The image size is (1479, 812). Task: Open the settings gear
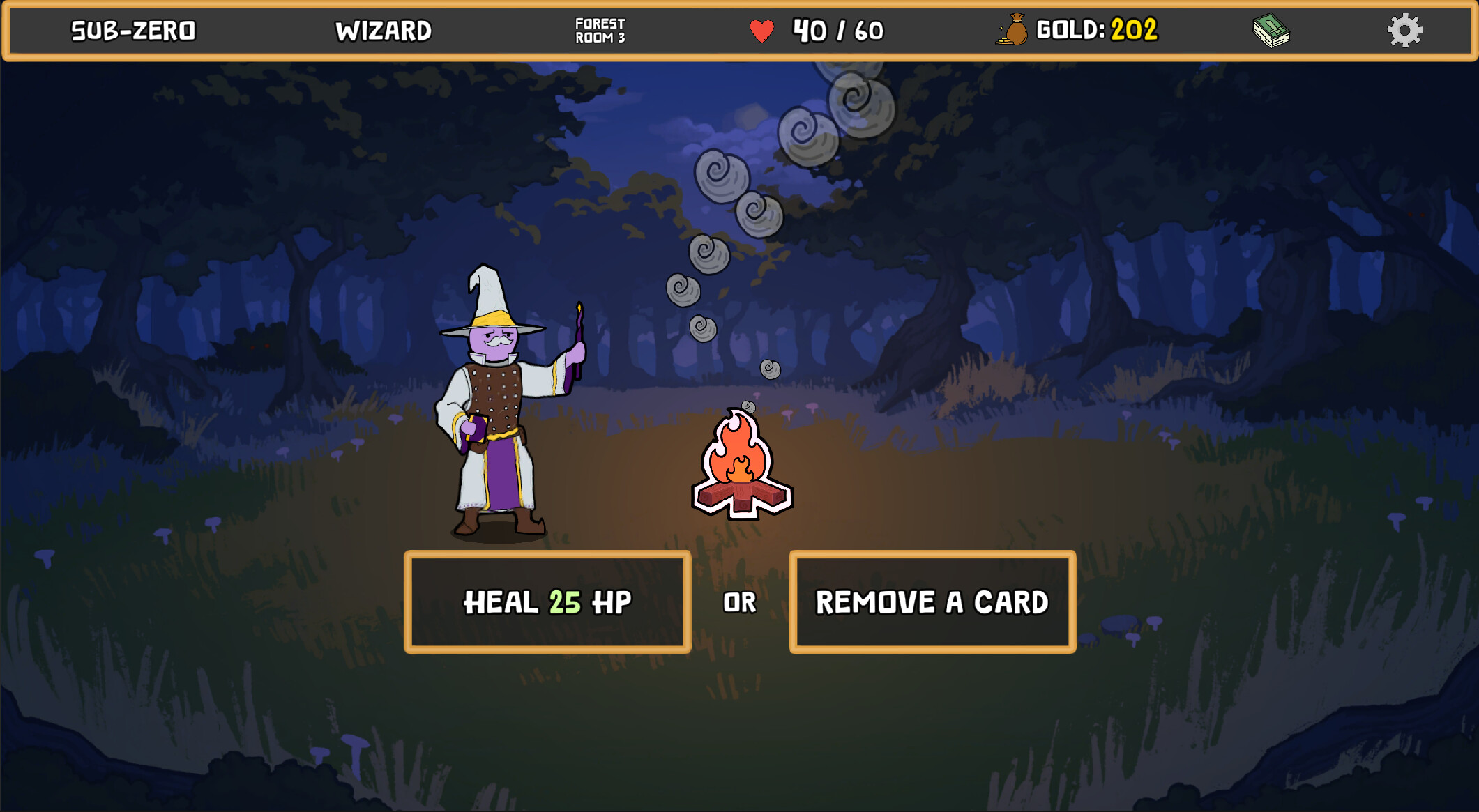pos(1406,29)
